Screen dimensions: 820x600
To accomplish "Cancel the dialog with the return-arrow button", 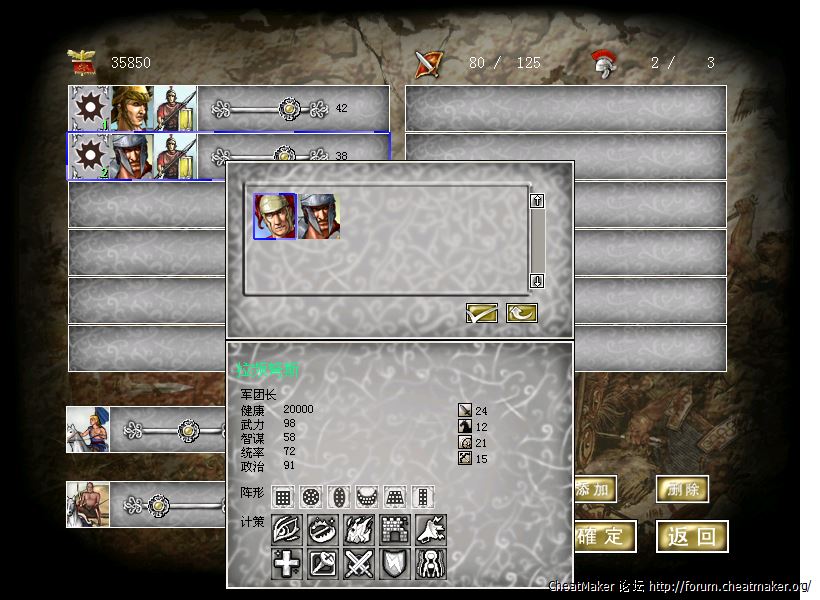I will [x=521, y=313].
